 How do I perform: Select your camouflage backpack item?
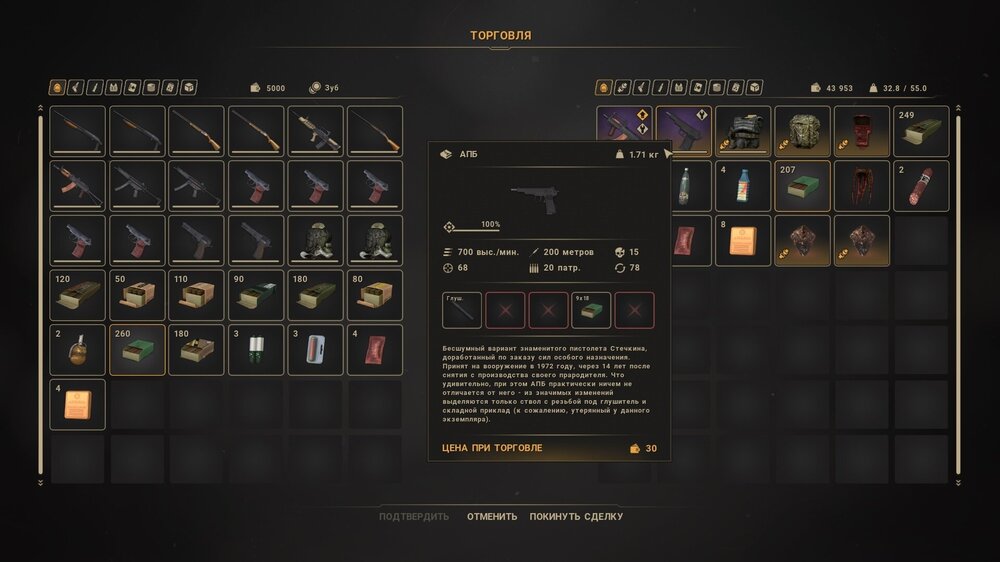(x=802, y=131)
